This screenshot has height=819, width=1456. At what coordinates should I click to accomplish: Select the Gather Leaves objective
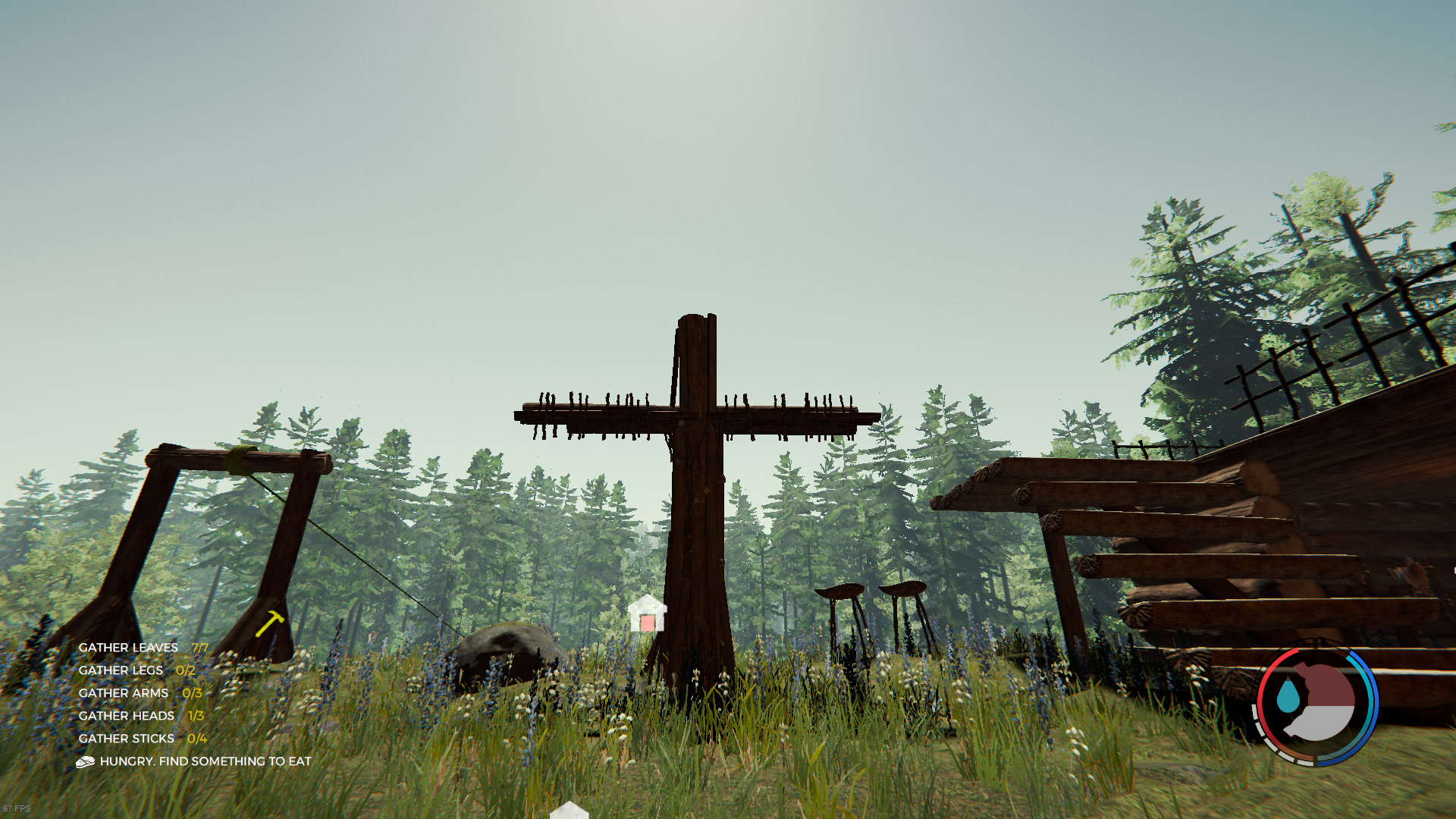coord(143,648)
